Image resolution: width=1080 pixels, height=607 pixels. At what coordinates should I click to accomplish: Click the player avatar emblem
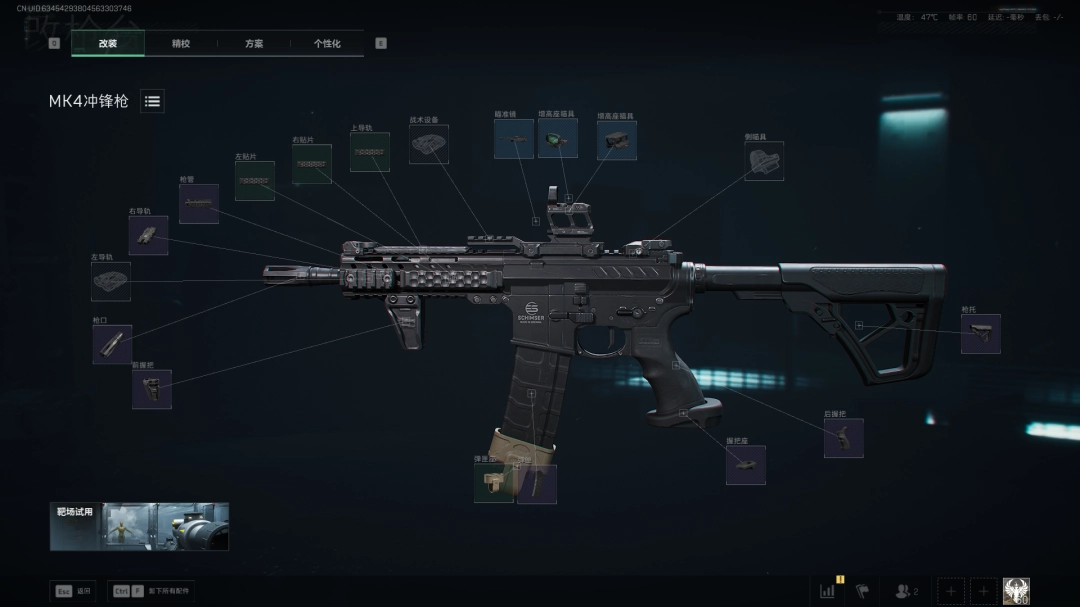pos(1016,591)
